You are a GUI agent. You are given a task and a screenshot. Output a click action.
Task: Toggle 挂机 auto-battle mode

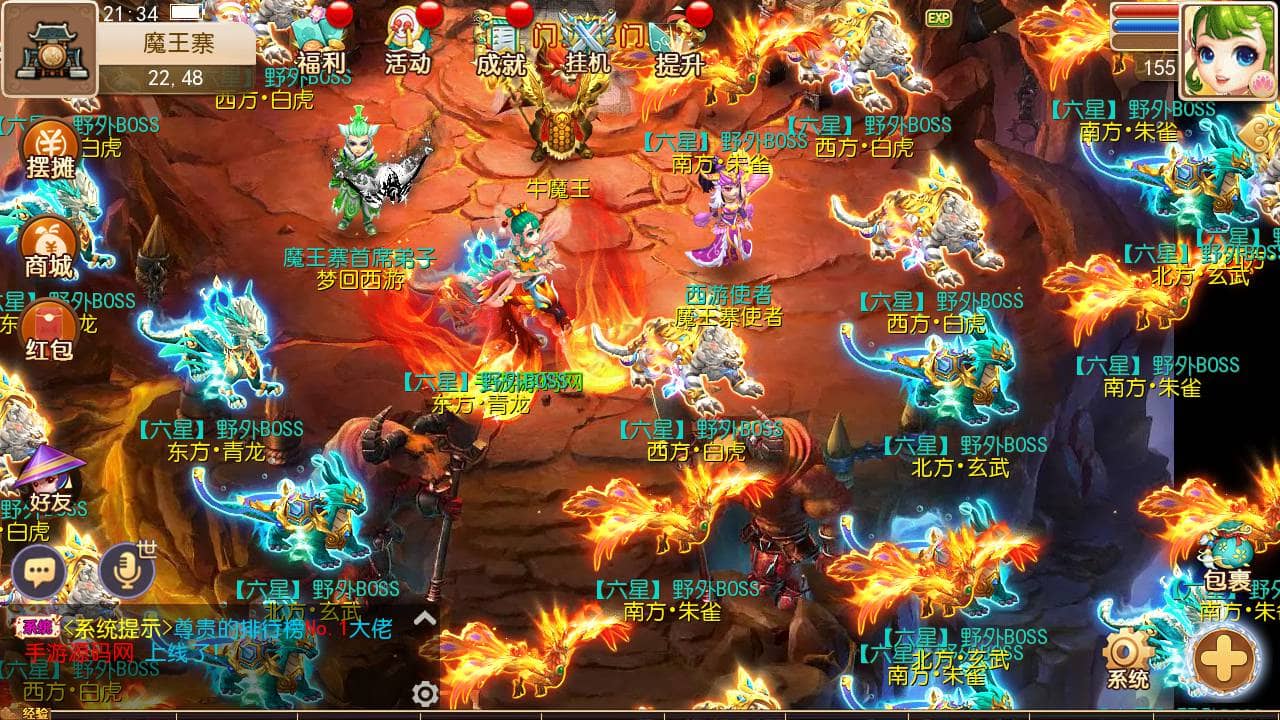coord(588,45)
